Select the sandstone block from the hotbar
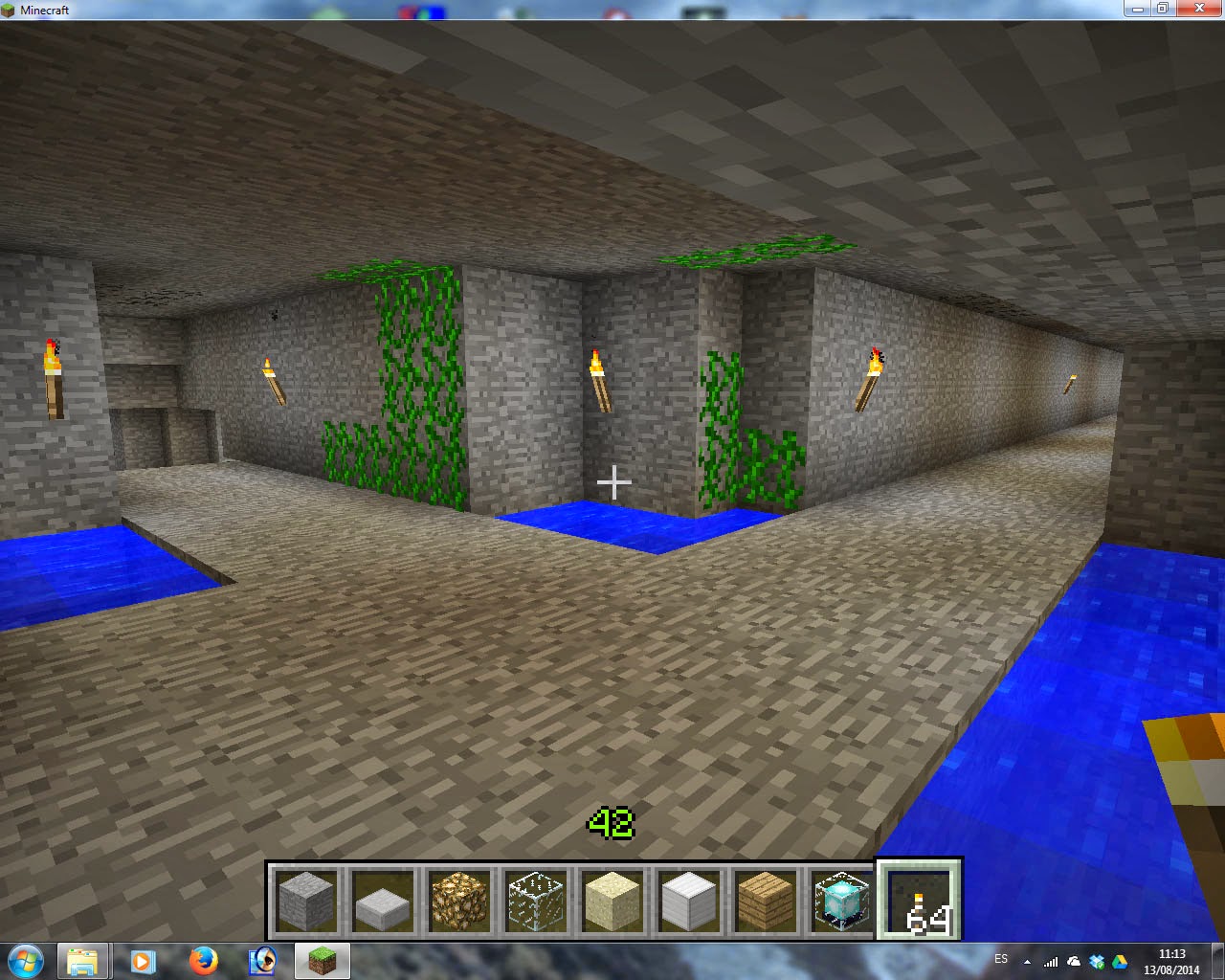Image resolution: width=1225 pixels, height=980 pixels. (612, 900)
